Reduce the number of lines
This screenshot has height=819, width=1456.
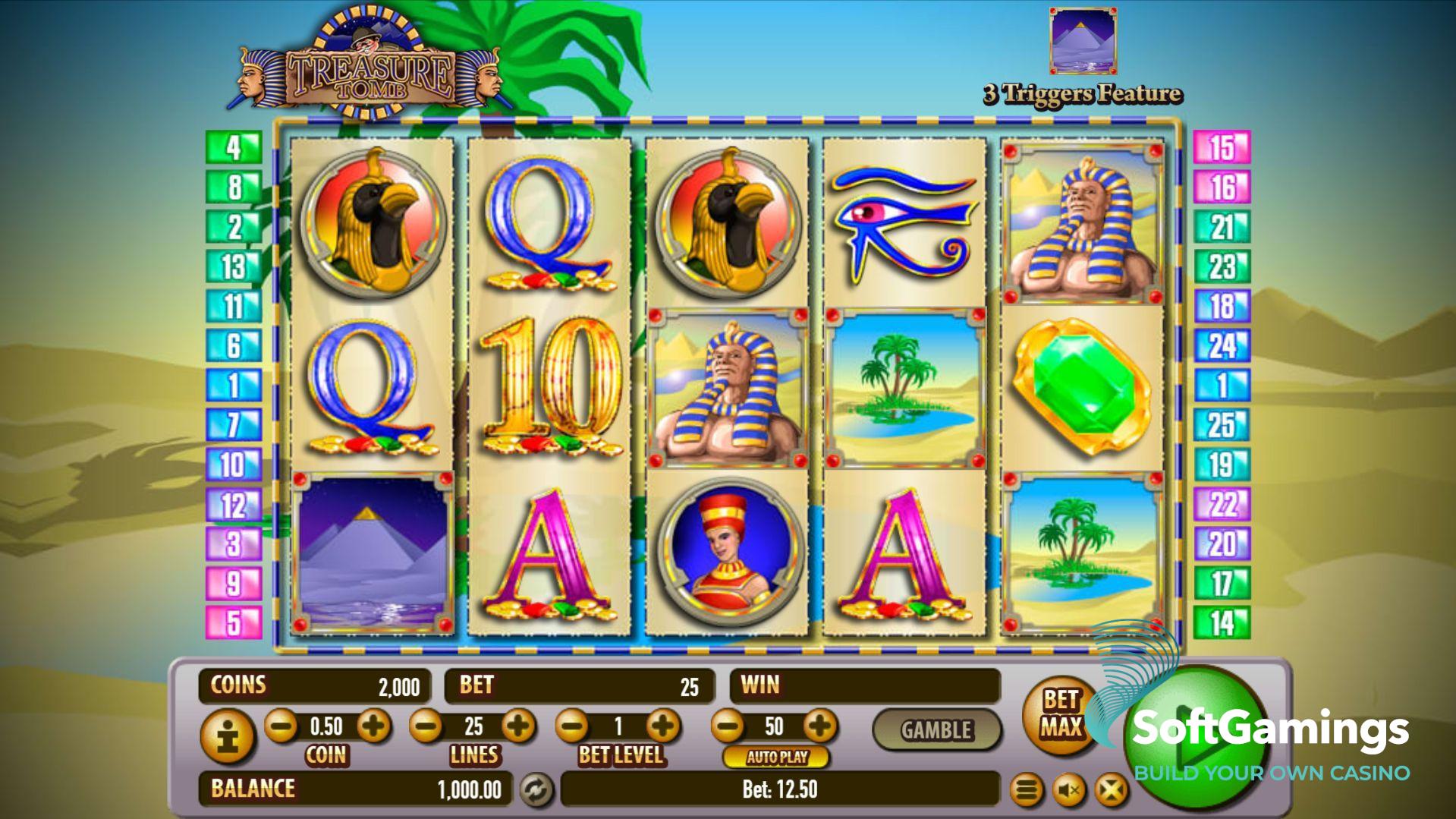click(426, 726)
